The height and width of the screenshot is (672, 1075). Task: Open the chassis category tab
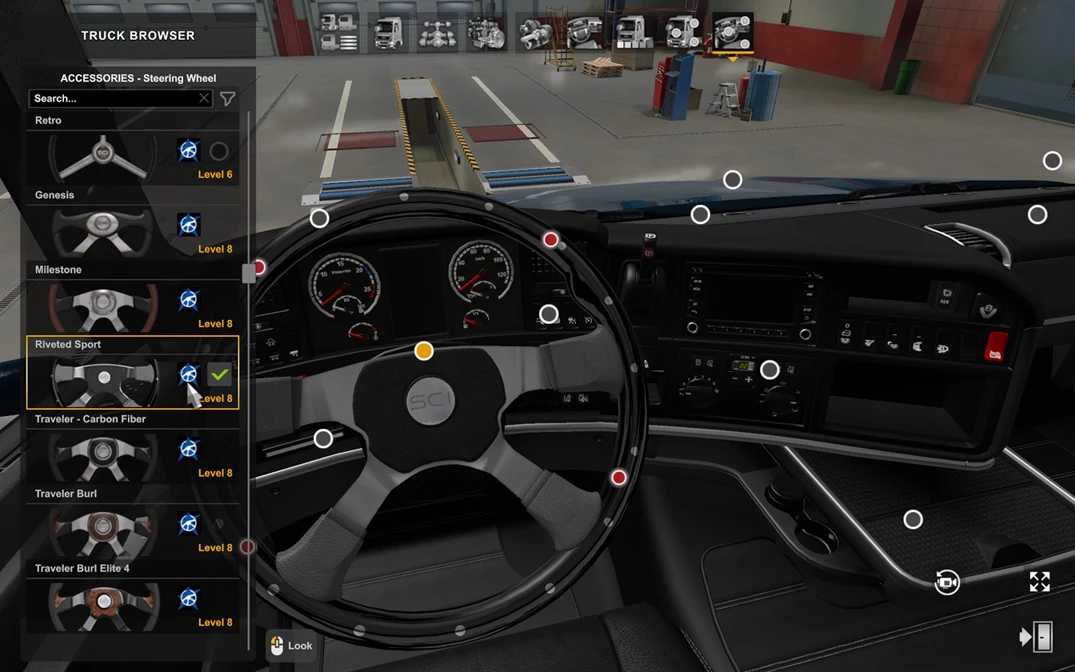pyautogui.click(x=437, y=32)
